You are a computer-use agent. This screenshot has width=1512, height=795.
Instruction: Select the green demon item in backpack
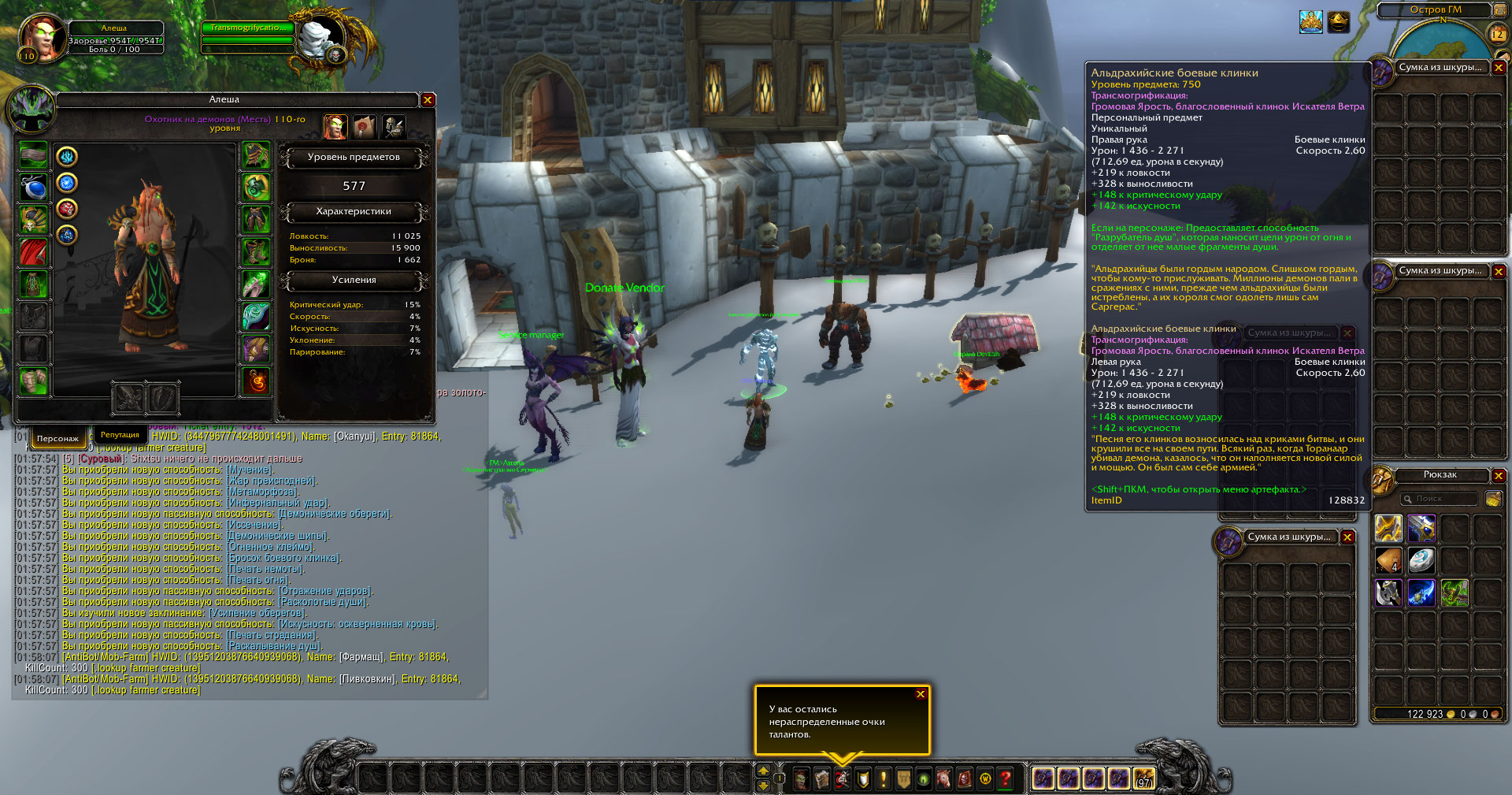coord(1455,593)
